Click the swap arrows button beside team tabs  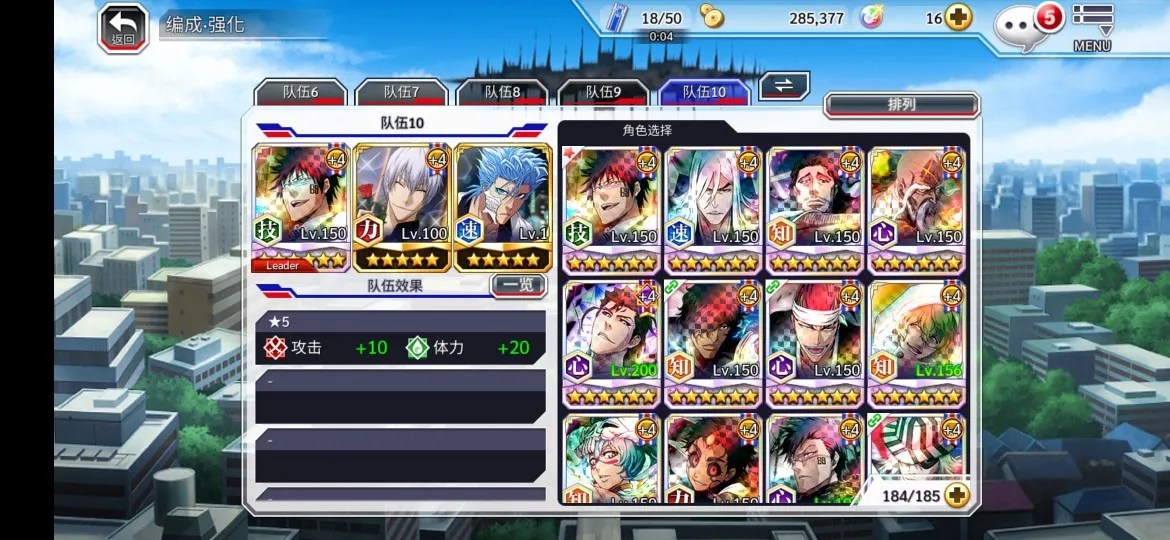[x=784, y=86]
